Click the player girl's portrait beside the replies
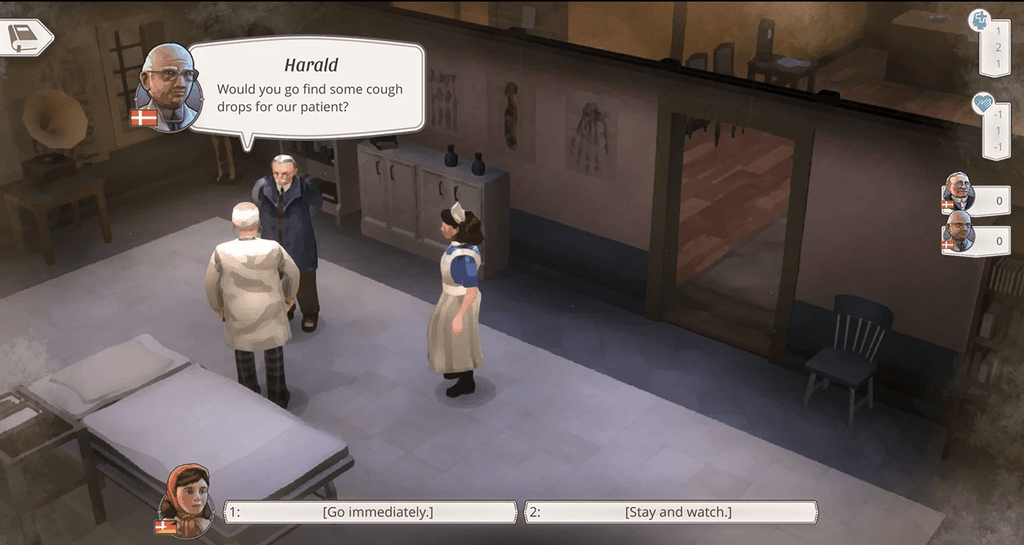 coord(187,498)
